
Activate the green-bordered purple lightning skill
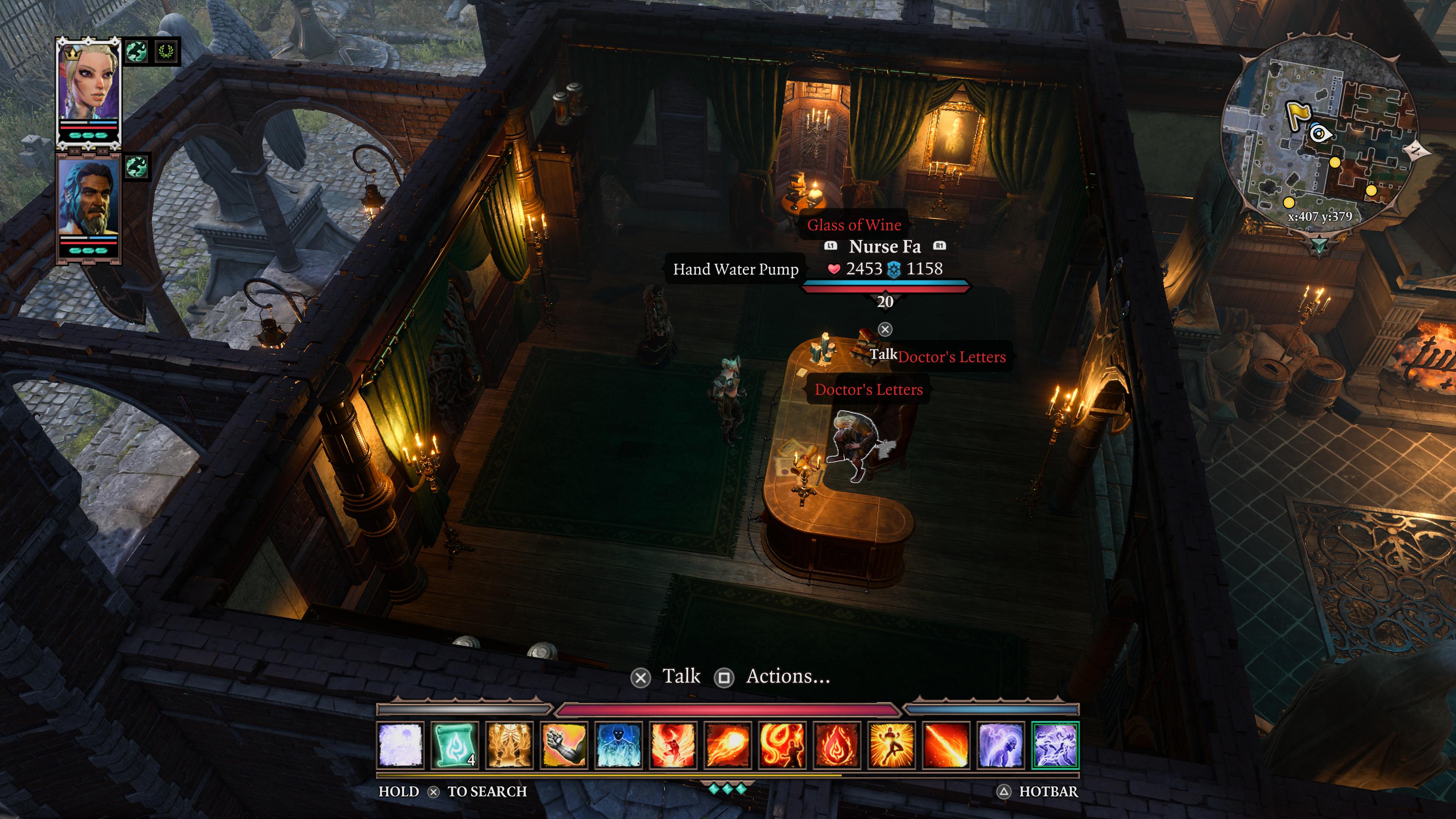pos(1055,745)
